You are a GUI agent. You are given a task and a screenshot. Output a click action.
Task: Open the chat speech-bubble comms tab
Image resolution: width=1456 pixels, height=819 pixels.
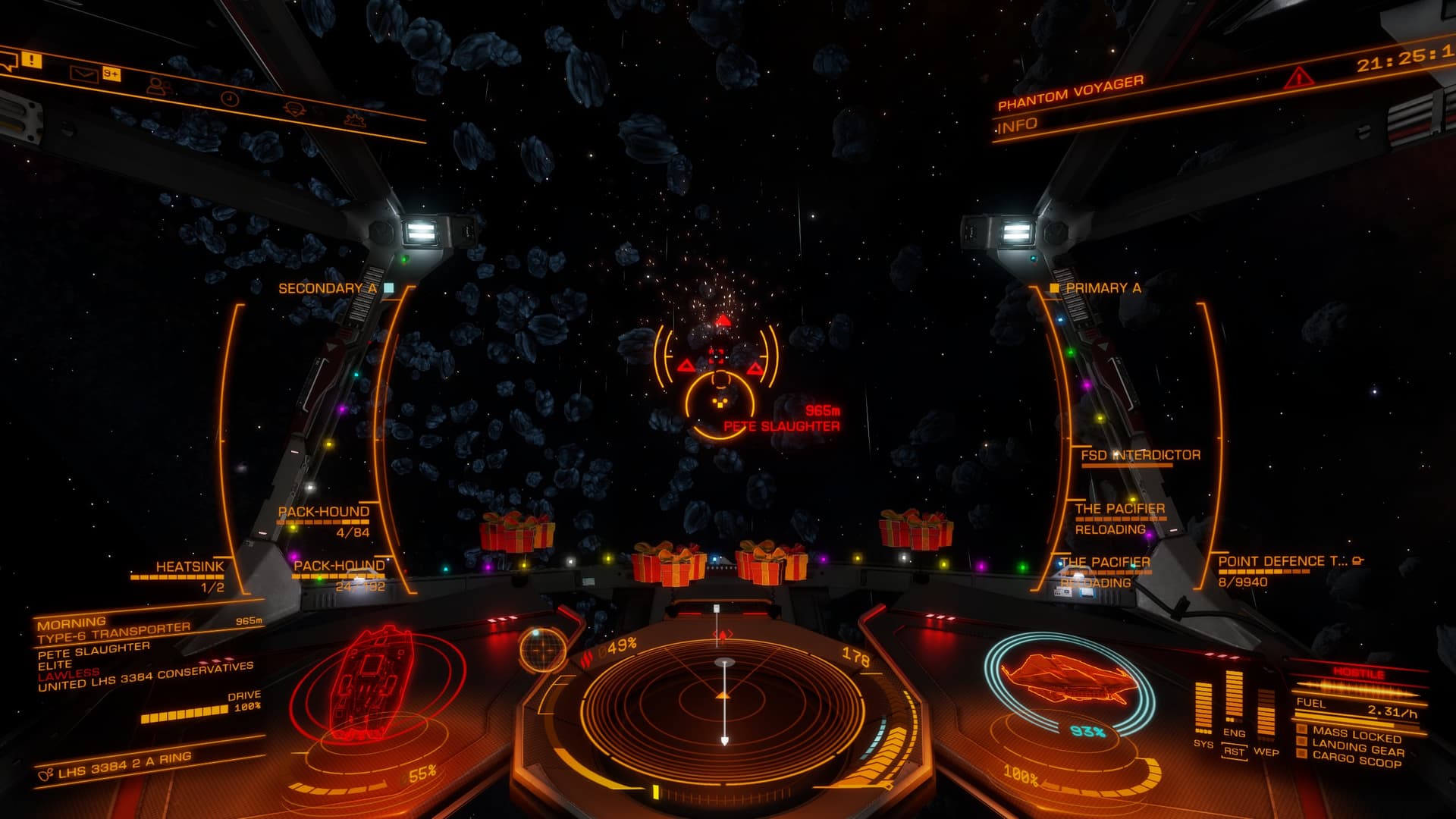tap(8, 61)
